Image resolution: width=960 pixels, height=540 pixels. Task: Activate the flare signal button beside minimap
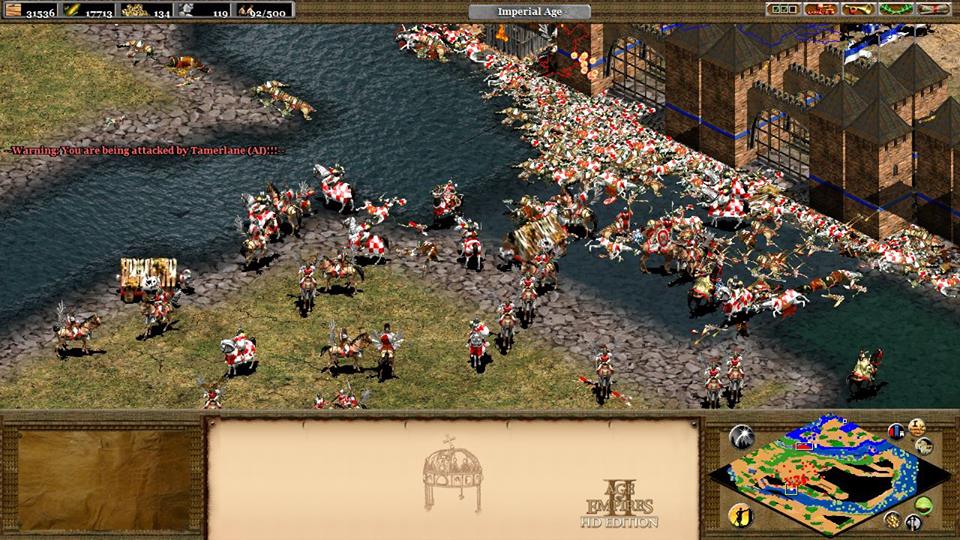point(742,436)
